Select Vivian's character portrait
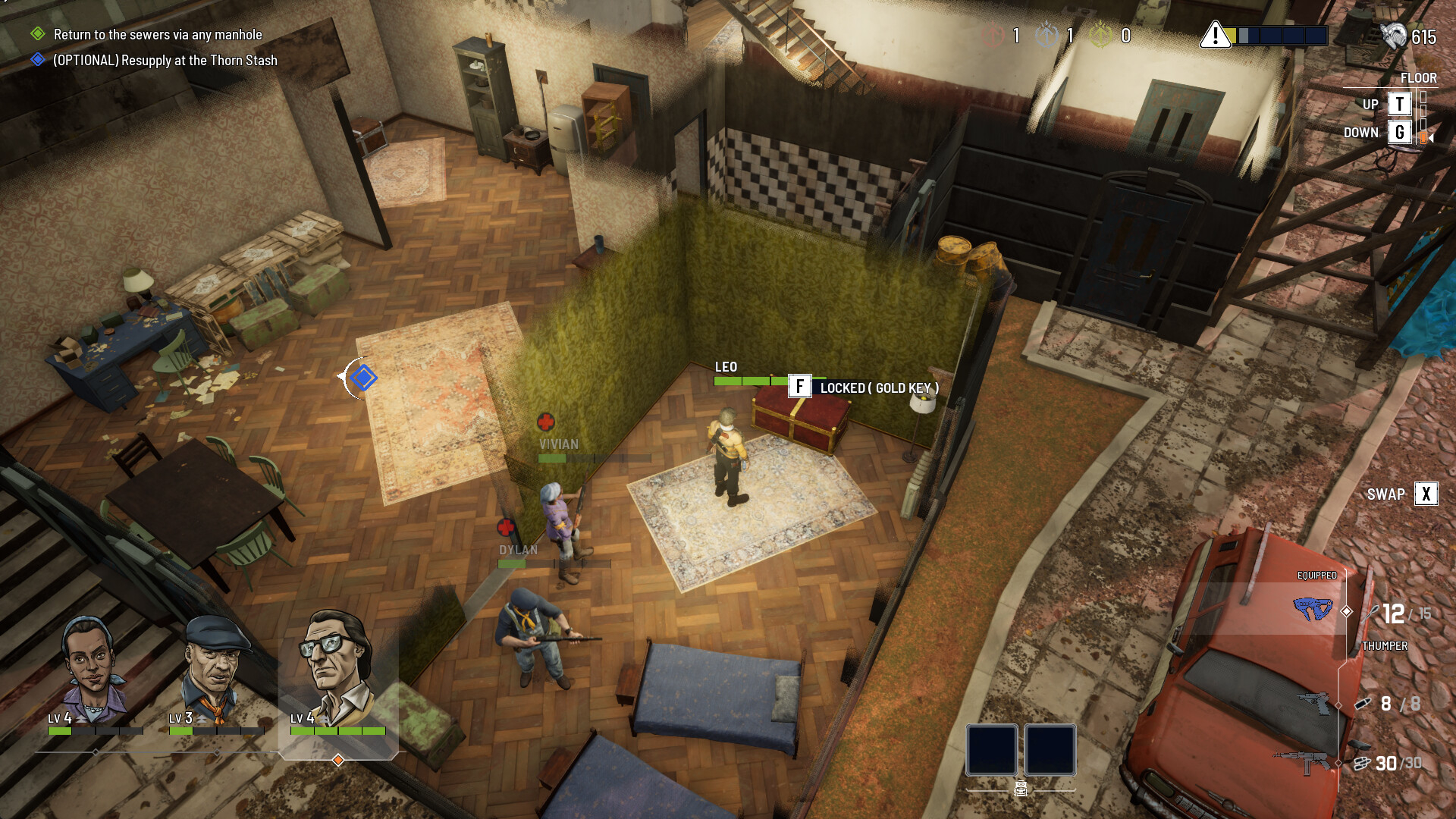Viewport: 1456px width, 819px height. [x=93, y=669]
